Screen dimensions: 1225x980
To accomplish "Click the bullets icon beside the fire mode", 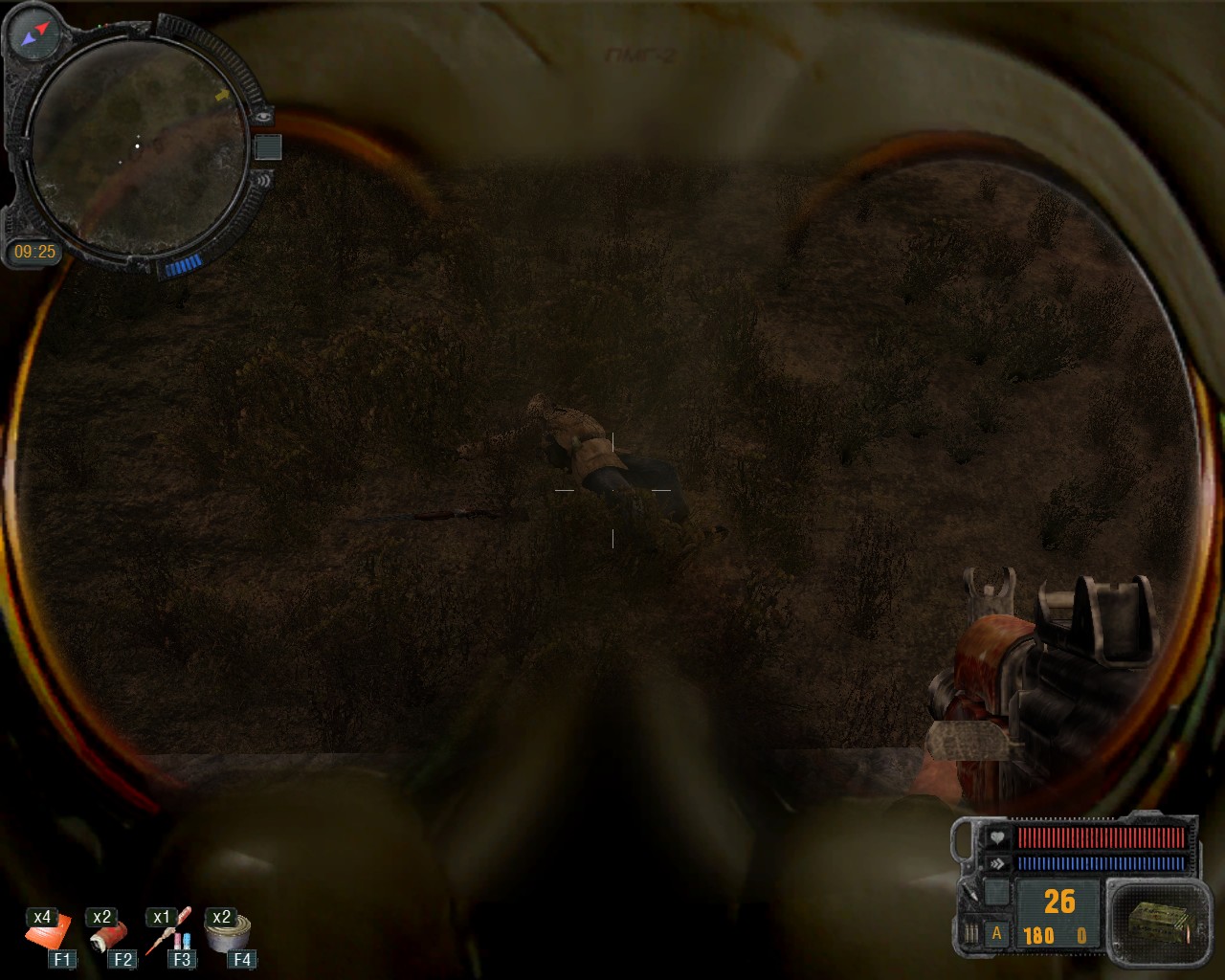I will click(972, 933).
